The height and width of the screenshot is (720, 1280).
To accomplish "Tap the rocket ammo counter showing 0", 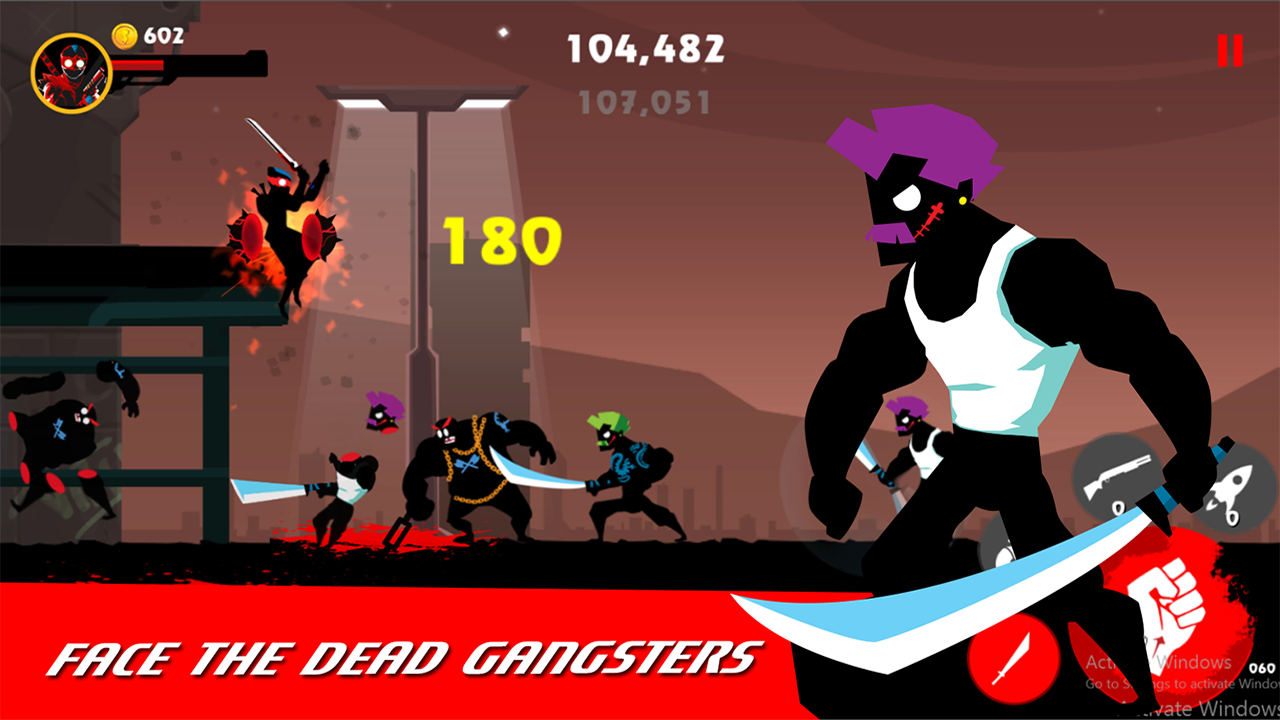I will (1232, 516).
